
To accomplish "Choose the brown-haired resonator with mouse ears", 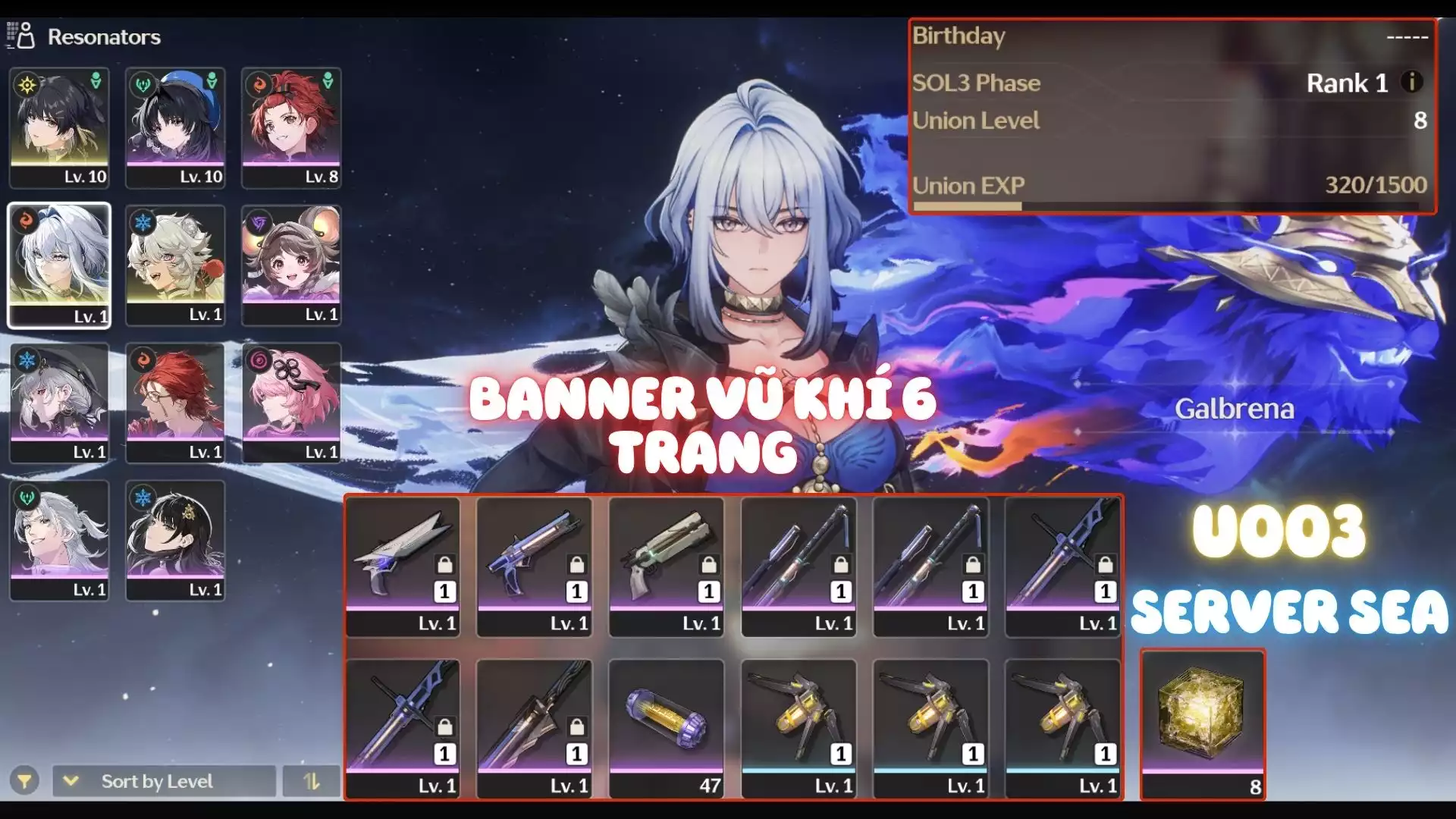I will click(291, 265).
